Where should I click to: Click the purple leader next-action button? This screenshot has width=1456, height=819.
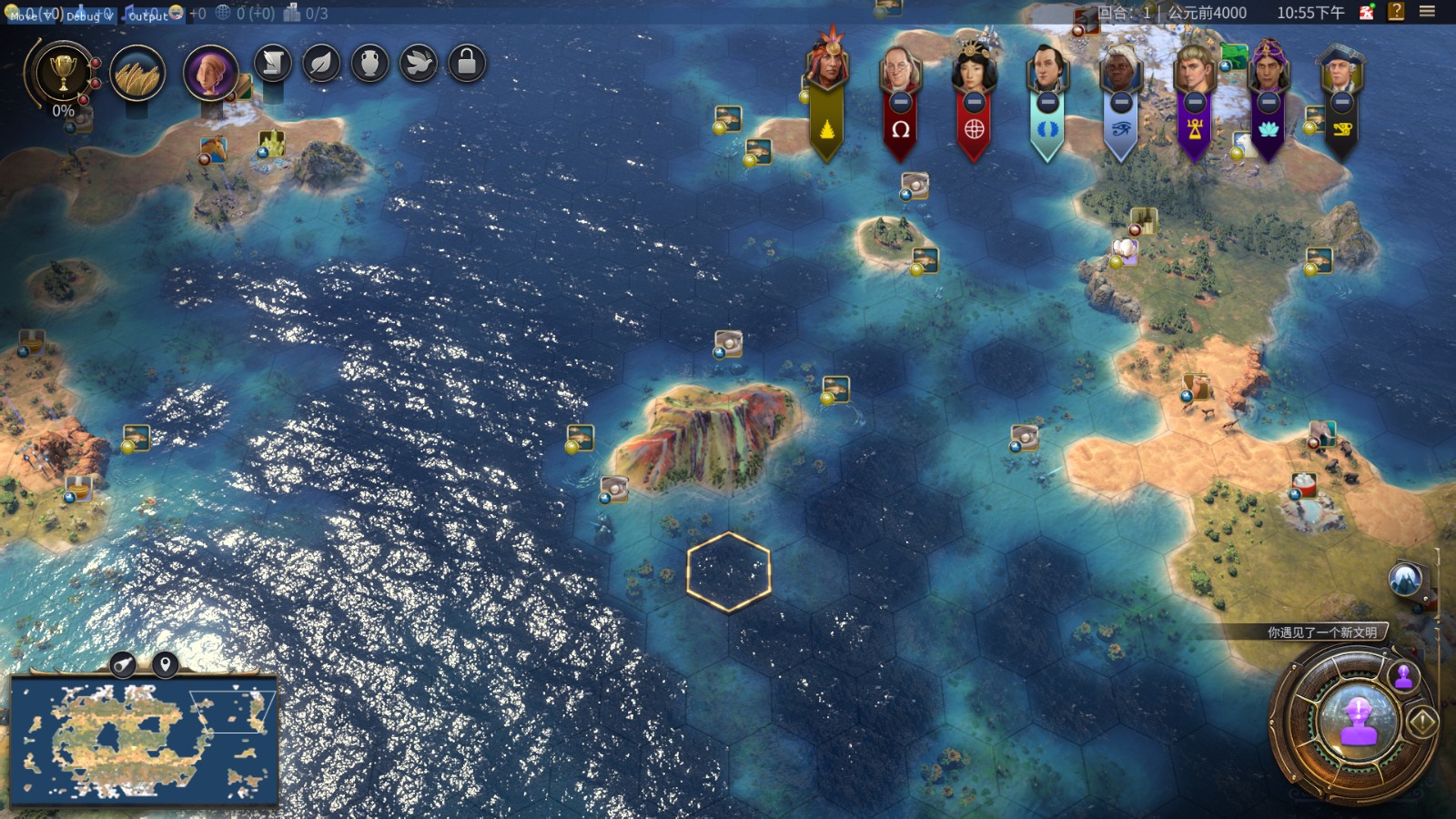point(1358,723)
